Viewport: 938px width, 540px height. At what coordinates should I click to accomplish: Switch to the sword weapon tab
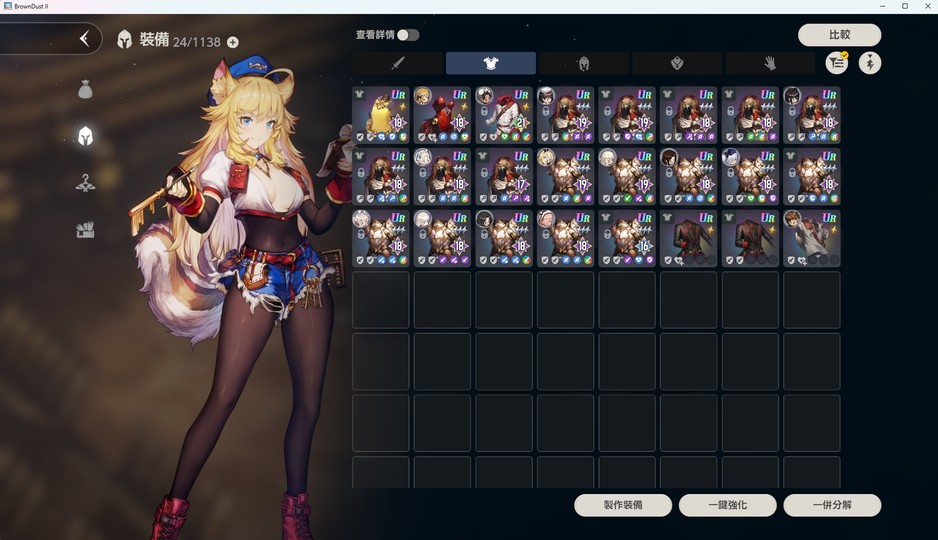[397, 63]
